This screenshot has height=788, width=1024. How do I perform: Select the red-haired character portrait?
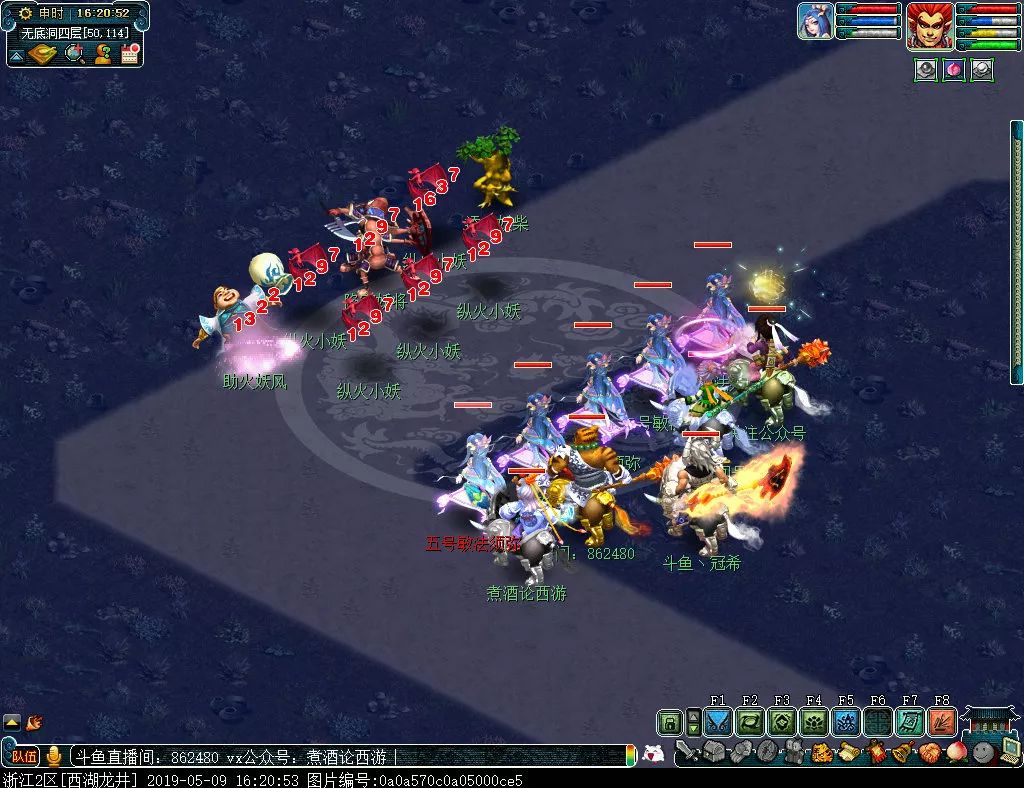tap(927, 25)
